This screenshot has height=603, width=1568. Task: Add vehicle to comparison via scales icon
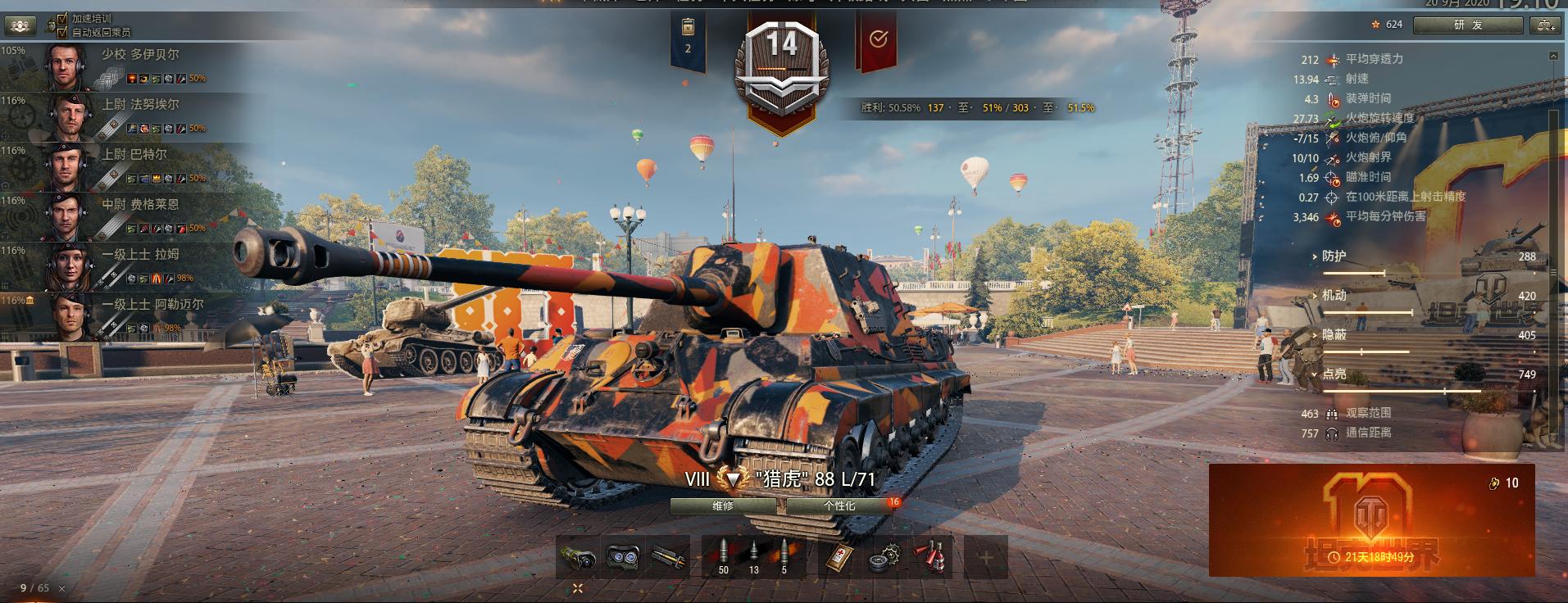point(1543,25)
